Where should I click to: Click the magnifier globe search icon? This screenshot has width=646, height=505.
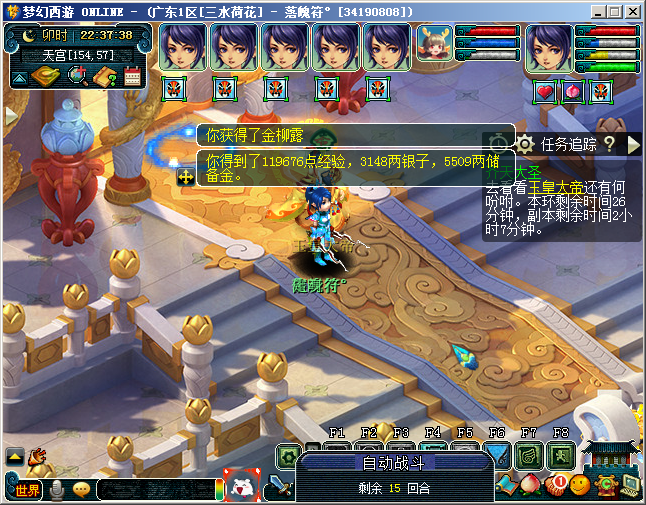pos(76,76)
